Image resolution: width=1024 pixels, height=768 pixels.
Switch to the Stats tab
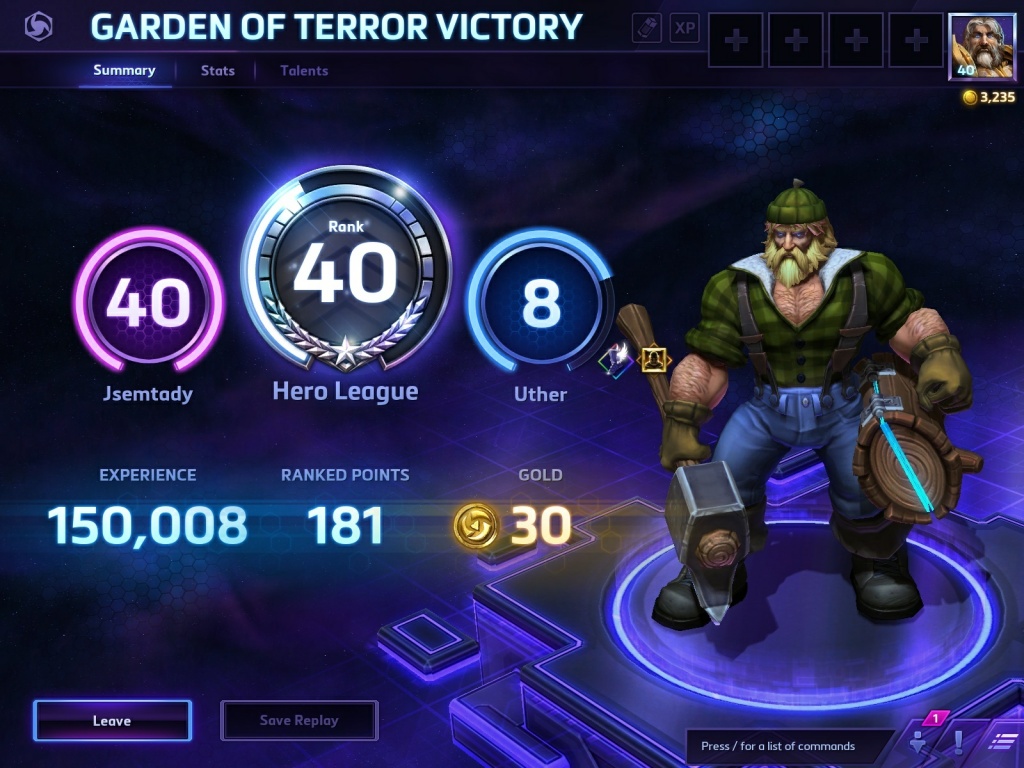point(217,71)
